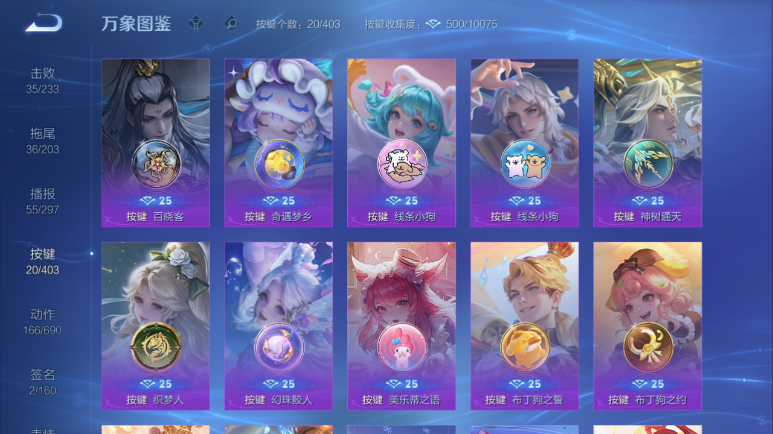Open the 布丁狗之约 button skin card
The width and height of the screenshot is (773, 434).
coord(647,325)
